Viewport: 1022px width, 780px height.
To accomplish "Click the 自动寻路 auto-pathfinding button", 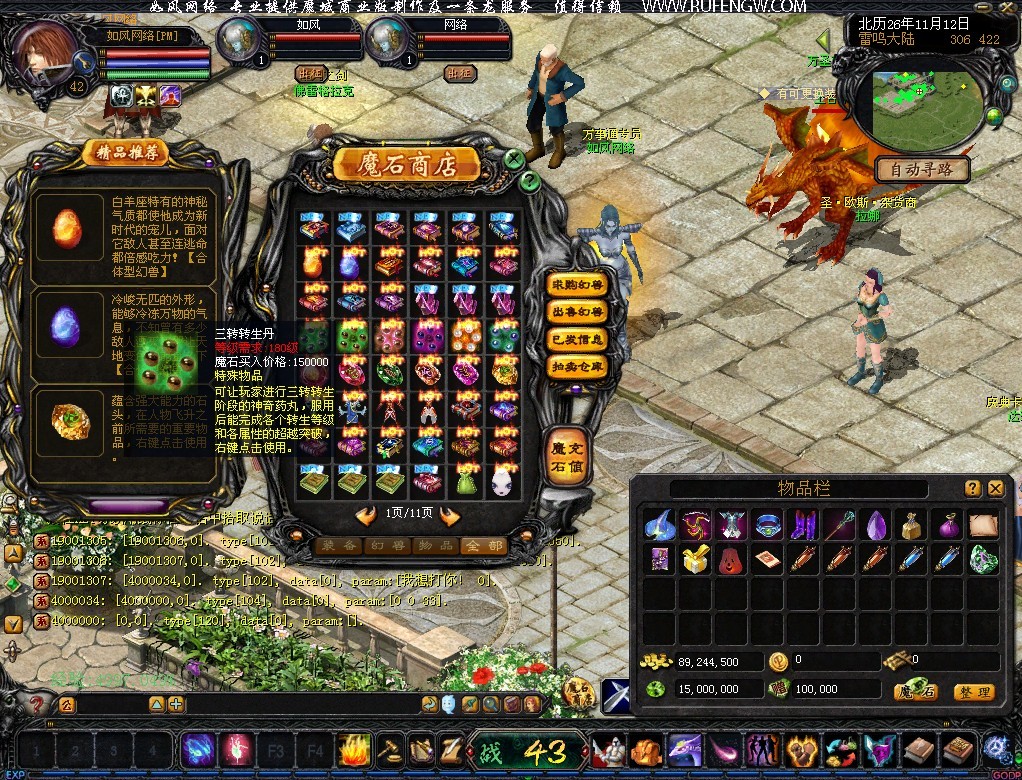I will [x=922, y=169].
